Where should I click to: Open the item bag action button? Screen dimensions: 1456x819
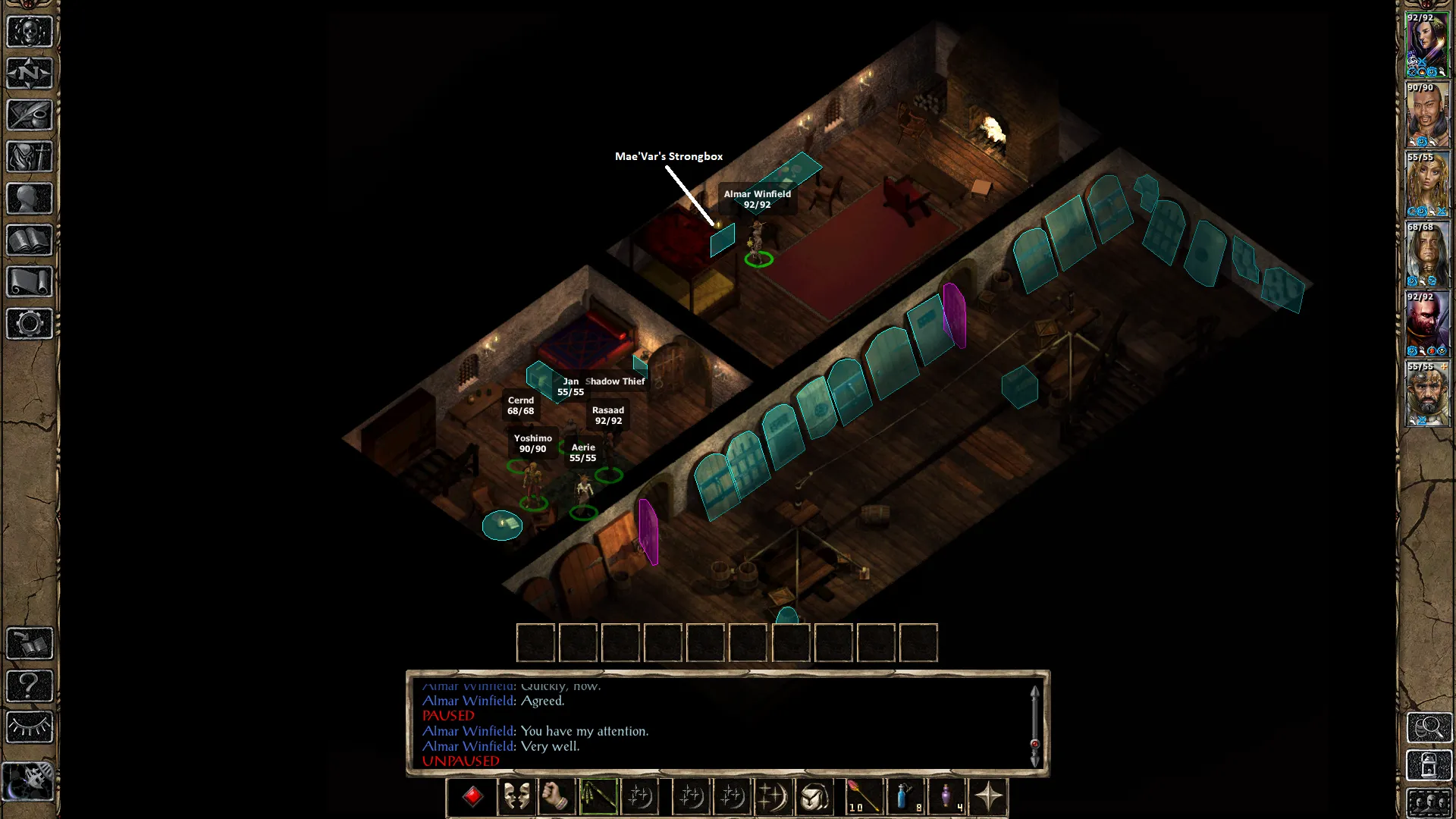[814, 796]
